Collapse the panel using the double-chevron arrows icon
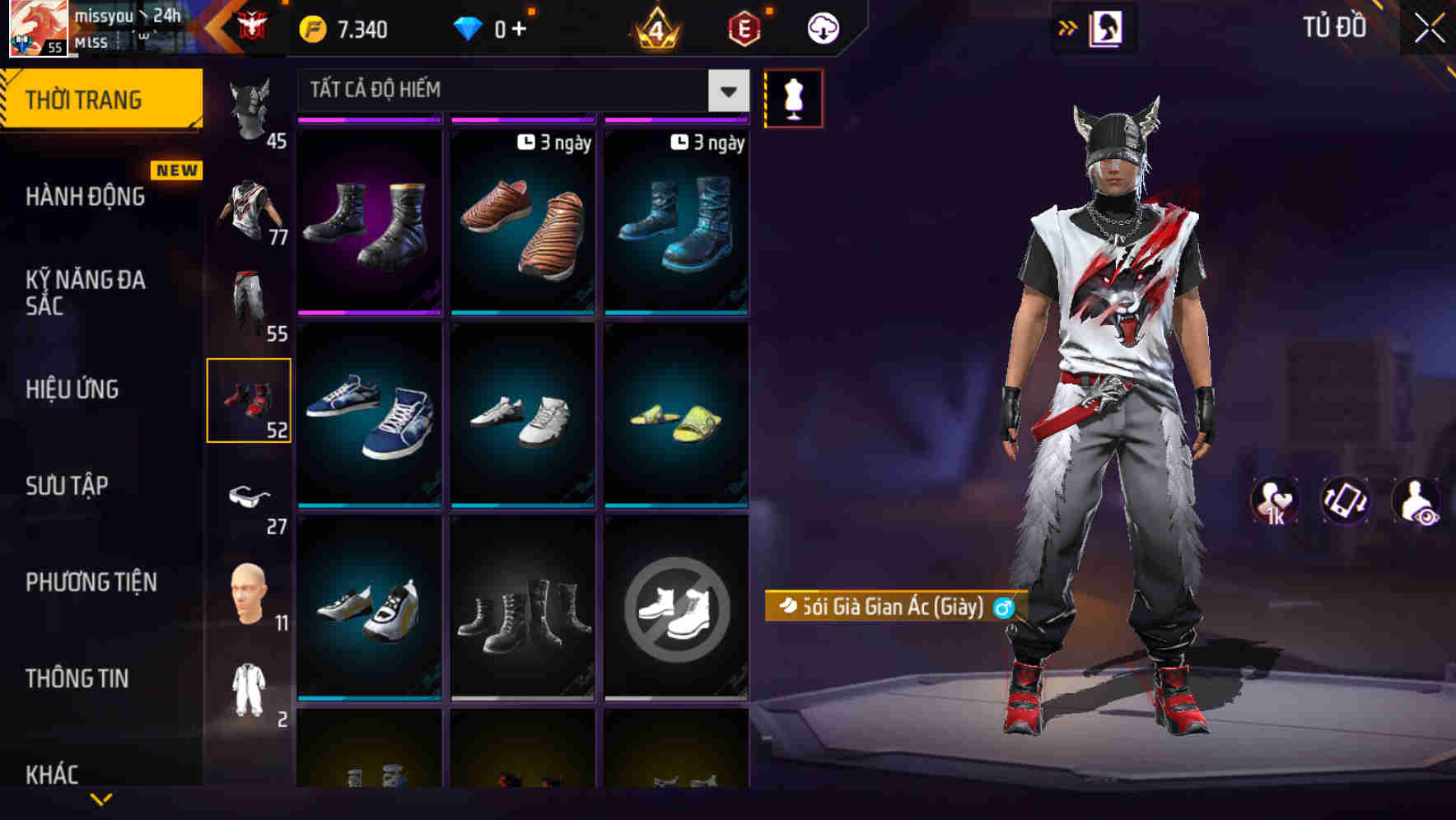 [1068, 27]
